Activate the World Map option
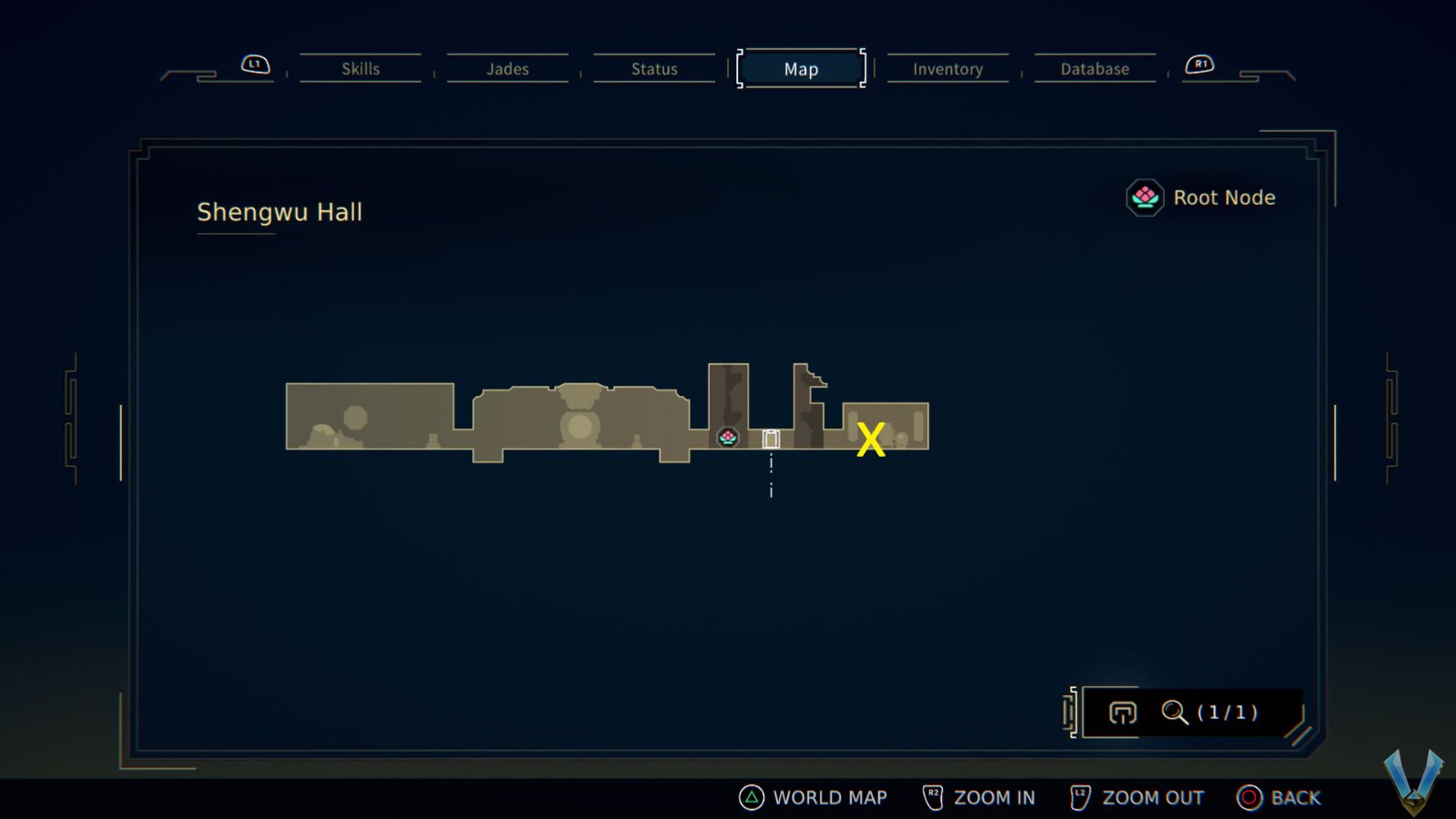The image size is (1456, 819). [x=829, y=797]
